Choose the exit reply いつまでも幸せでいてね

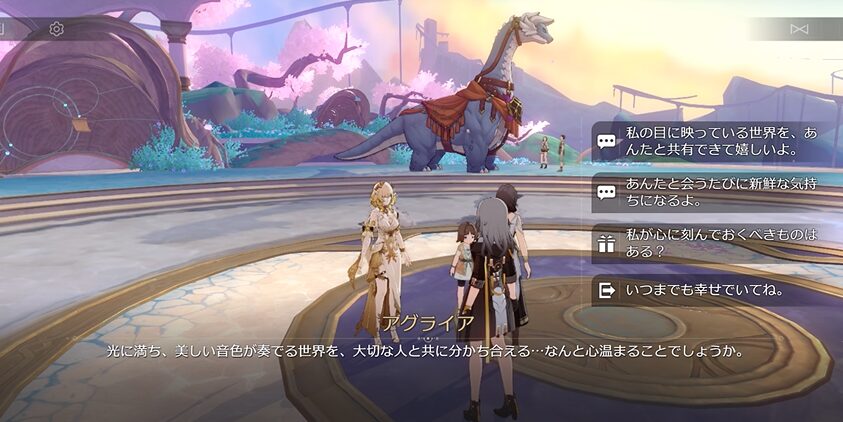click(x=705, y=291)
